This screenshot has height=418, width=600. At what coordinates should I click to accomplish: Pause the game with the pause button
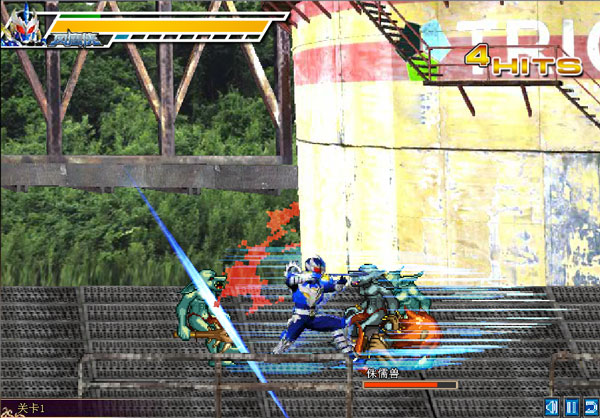click(x=570, y=407)
